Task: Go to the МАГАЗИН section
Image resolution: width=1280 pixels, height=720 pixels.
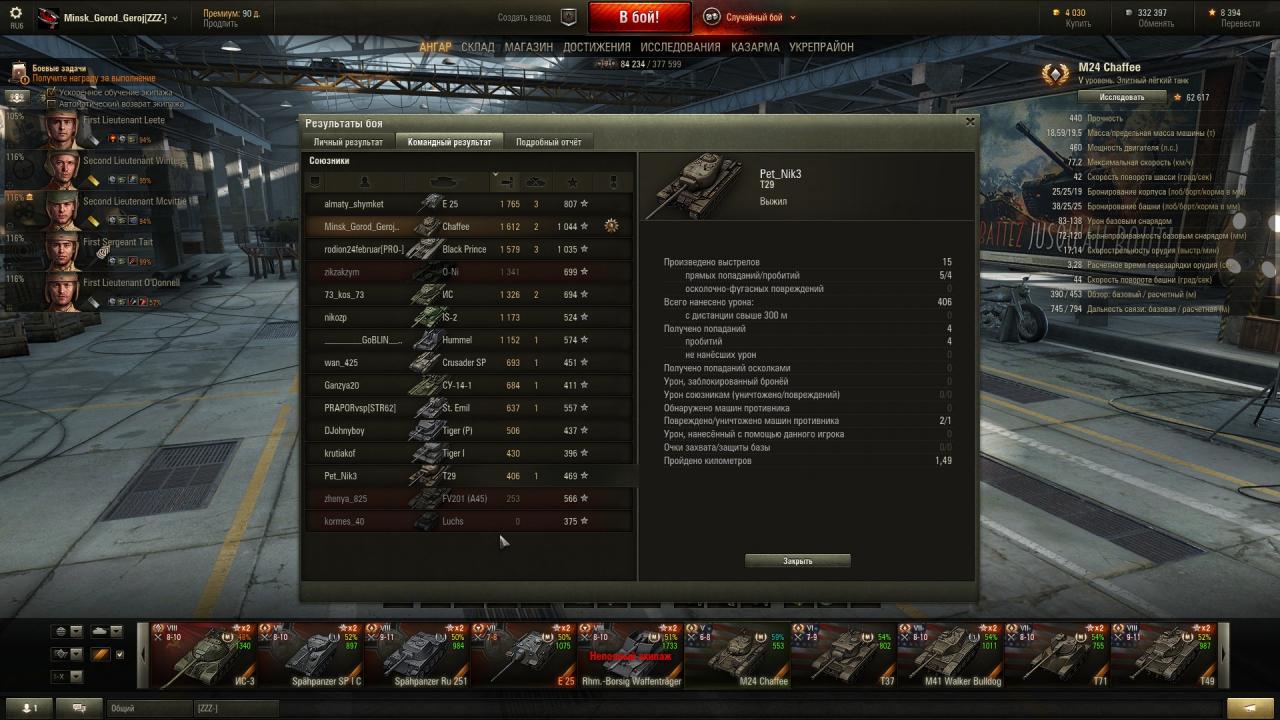Action: [x=528, y=47]
